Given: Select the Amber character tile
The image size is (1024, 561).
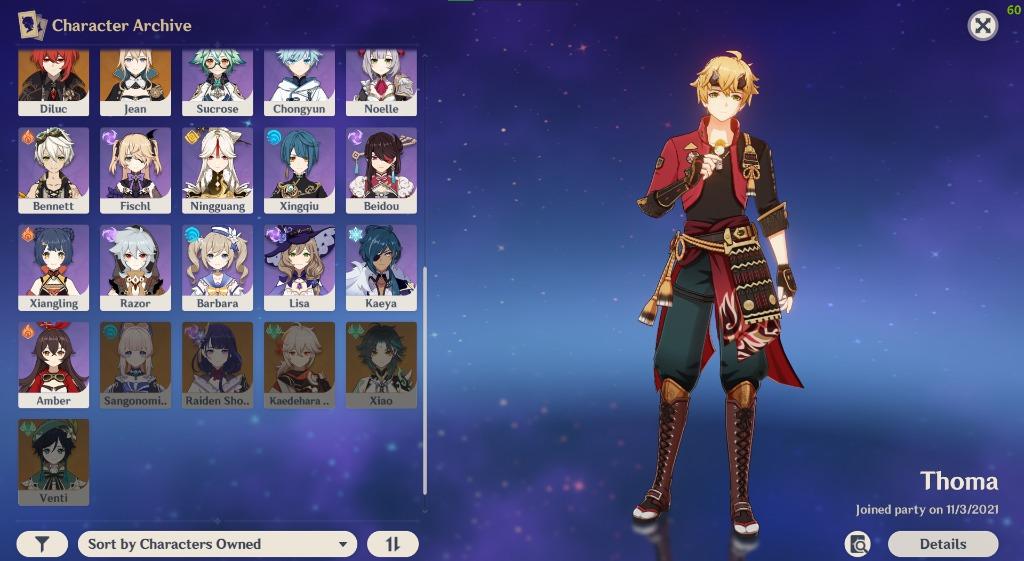Looking at the screenshot, I should tap(53, 363).
